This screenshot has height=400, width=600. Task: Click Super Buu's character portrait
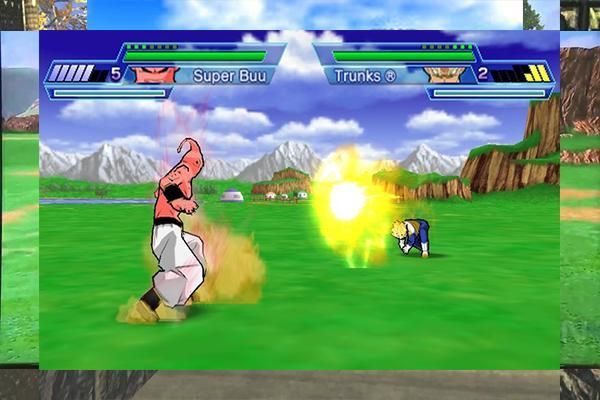tap(155, 74)
